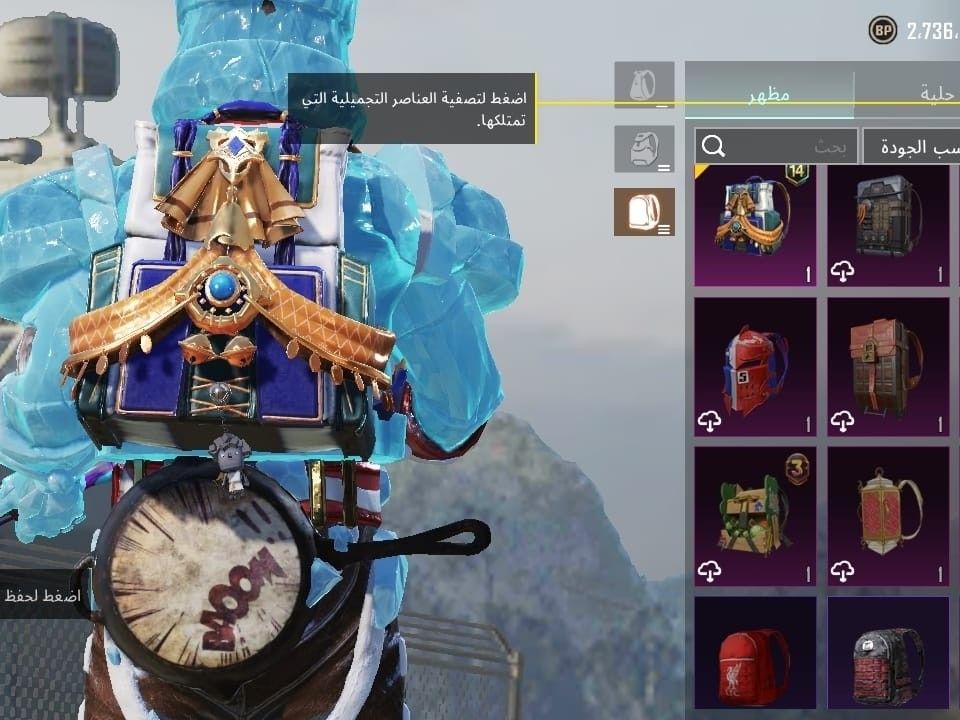Select the brown leather backpack with padlock
960x720 pixels.
pyautogui.click(x=888, y=366)
